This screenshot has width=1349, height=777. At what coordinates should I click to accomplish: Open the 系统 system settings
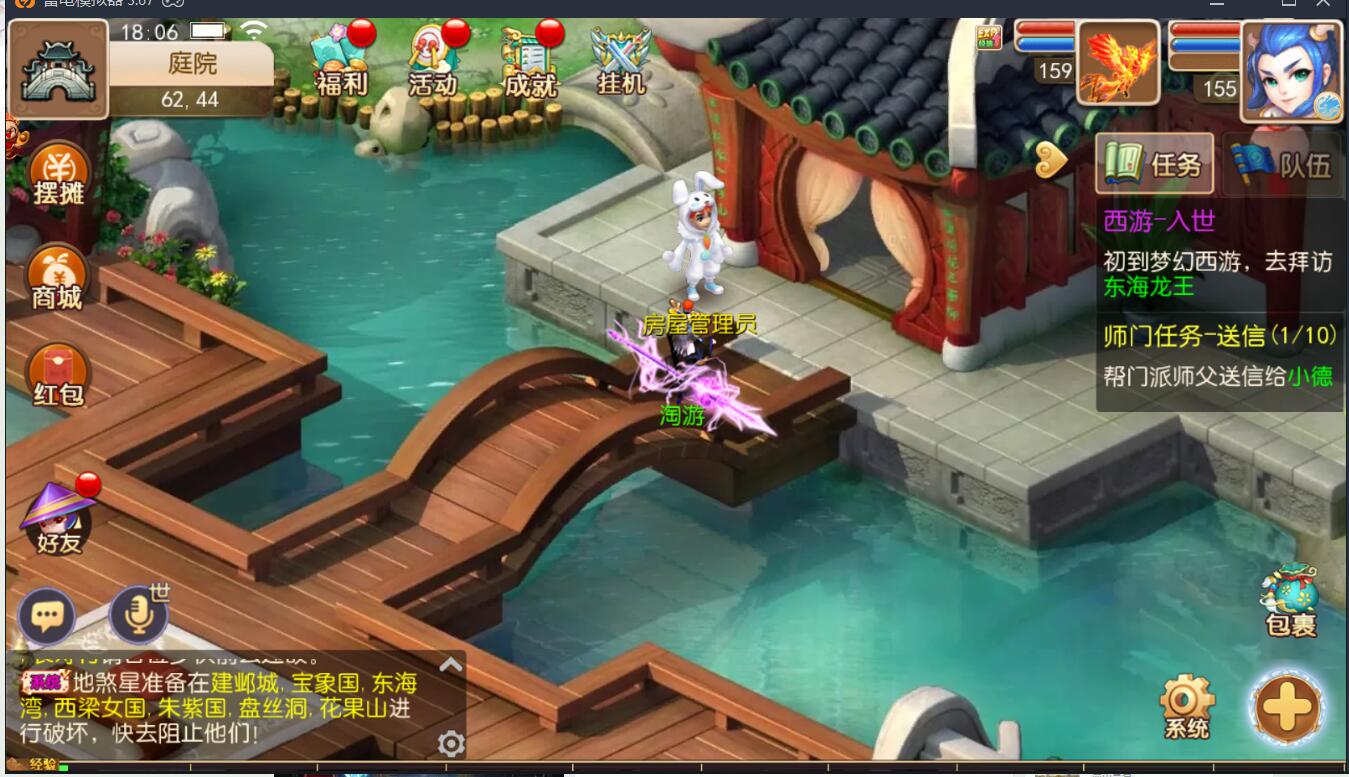tap(1187, 706)
